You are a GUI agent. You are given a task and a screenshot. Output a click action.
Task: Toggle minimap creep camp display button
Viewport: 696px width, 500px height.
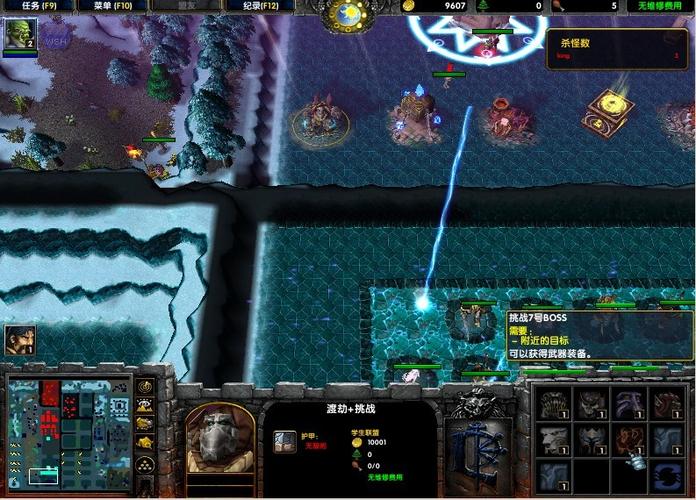point(146,443)
